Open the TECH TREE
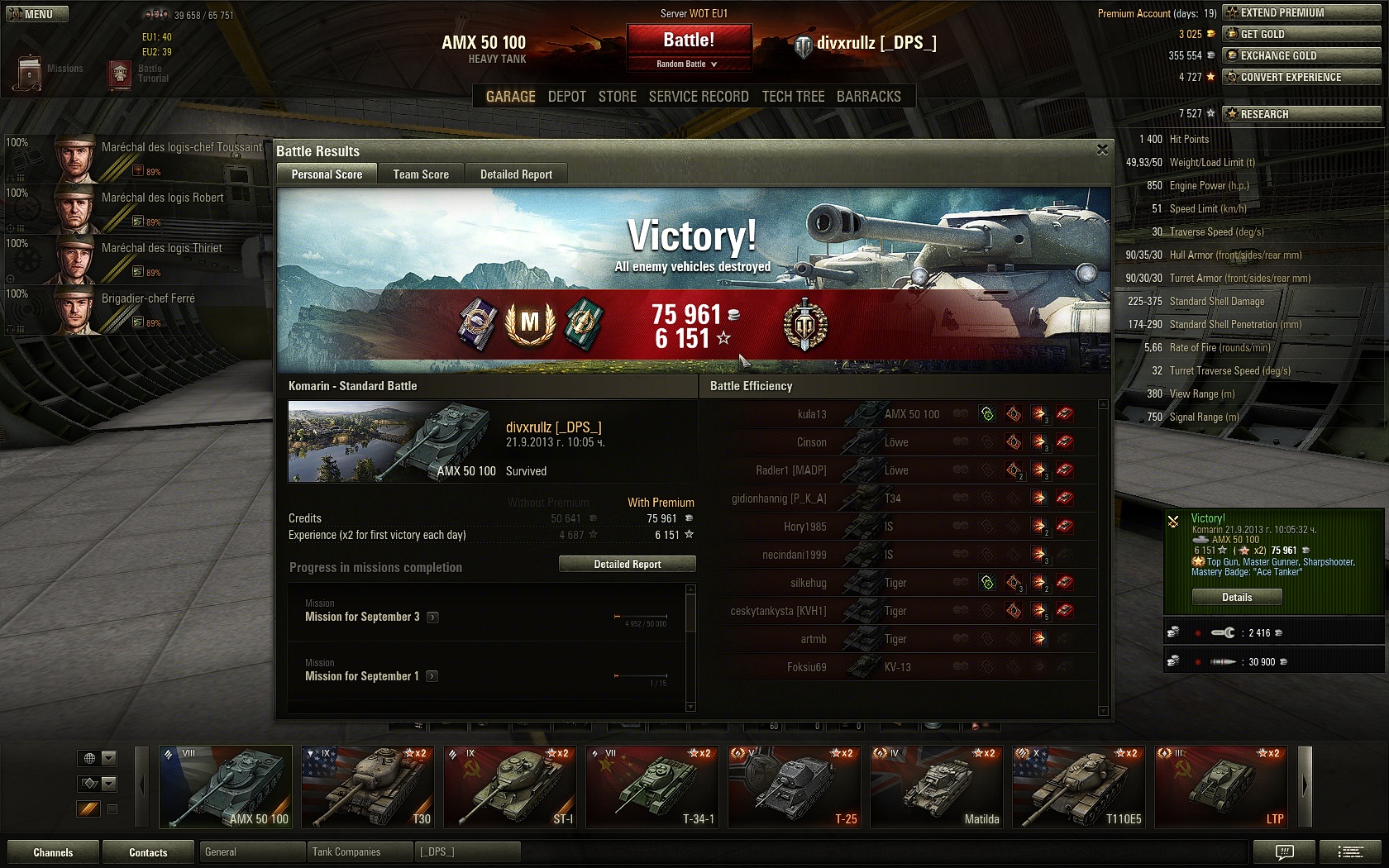 [793, 97]
